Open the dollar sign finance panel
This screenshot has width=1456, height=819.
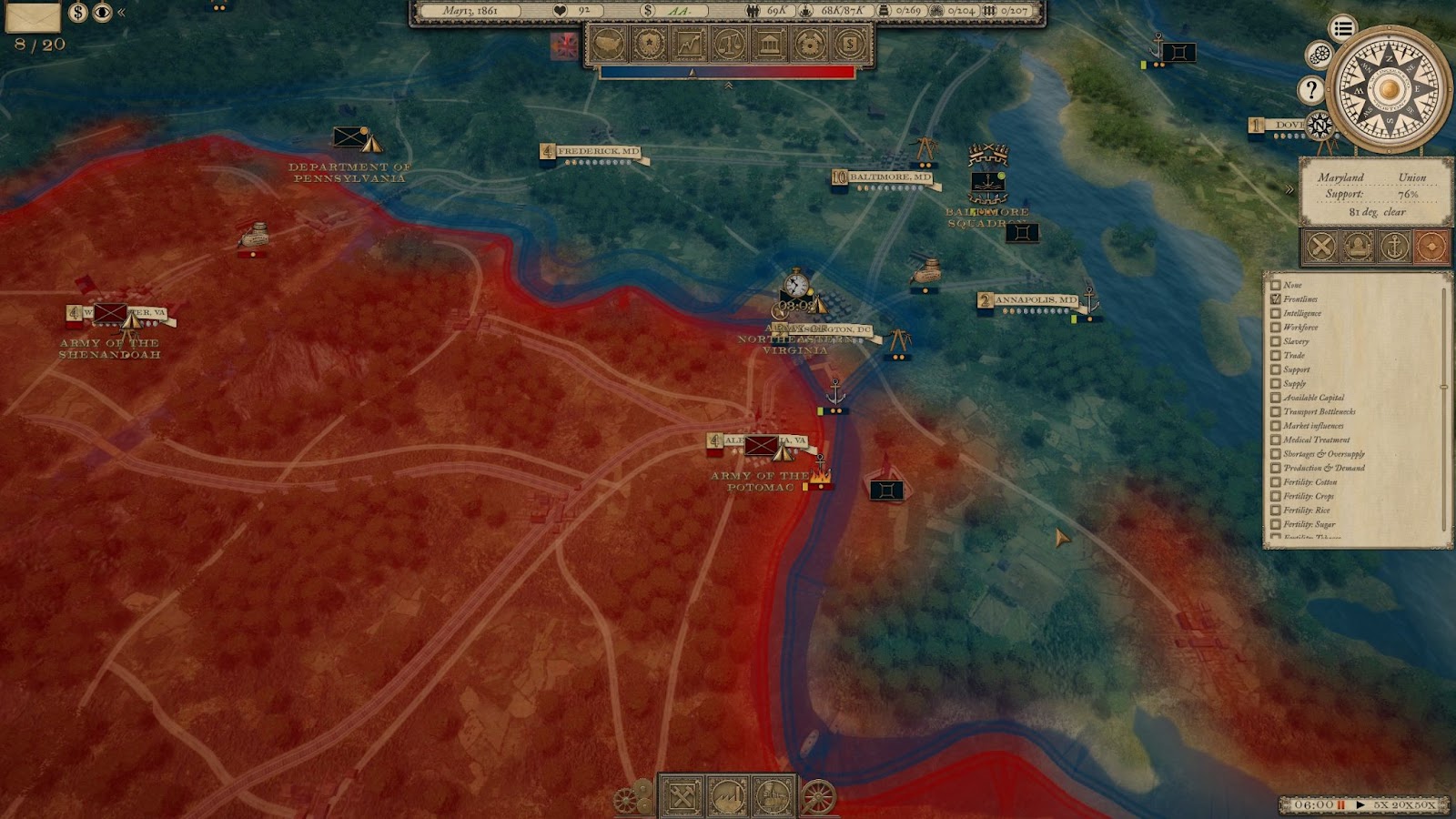[x=849, y=44]
